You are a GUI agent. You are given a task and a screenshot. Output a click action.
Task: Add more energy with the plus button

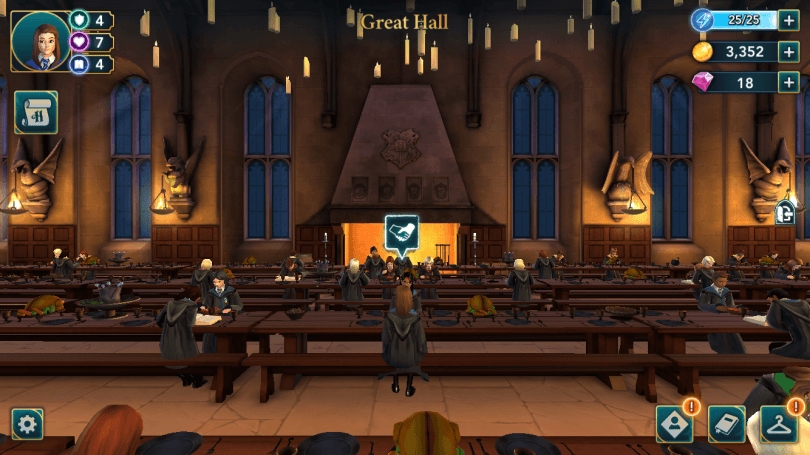(x=789, y=20)
